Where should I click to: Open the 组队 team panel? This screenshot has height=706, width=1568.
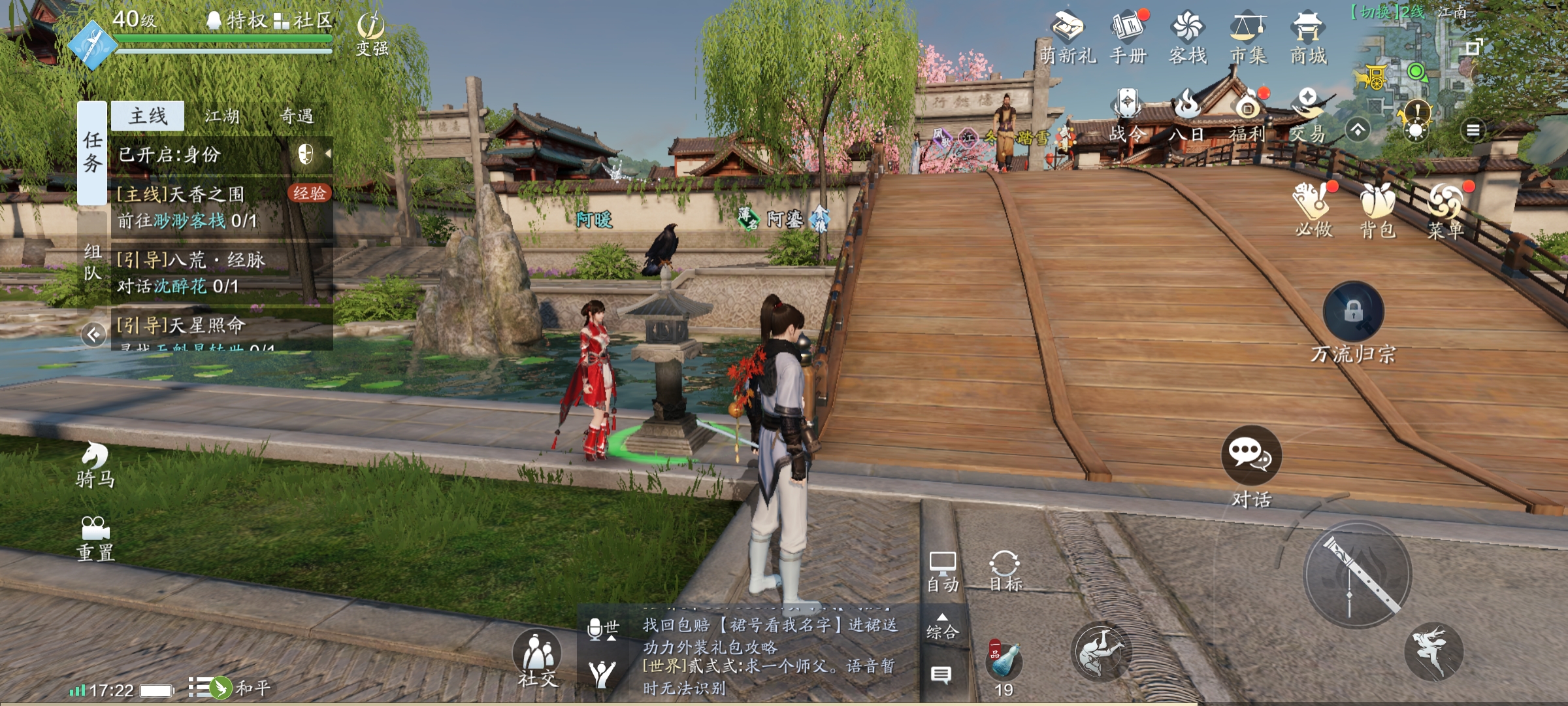point(93,261)
